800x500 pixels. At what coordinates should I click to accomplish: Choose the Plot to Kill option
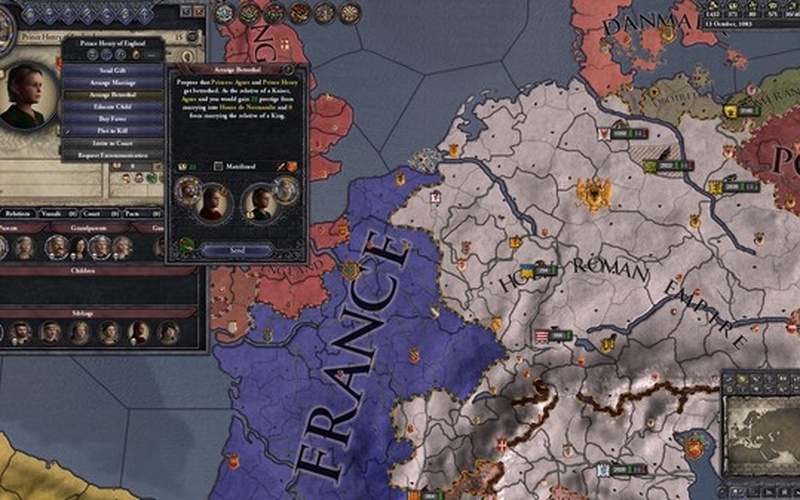click(x=113, y=131)
